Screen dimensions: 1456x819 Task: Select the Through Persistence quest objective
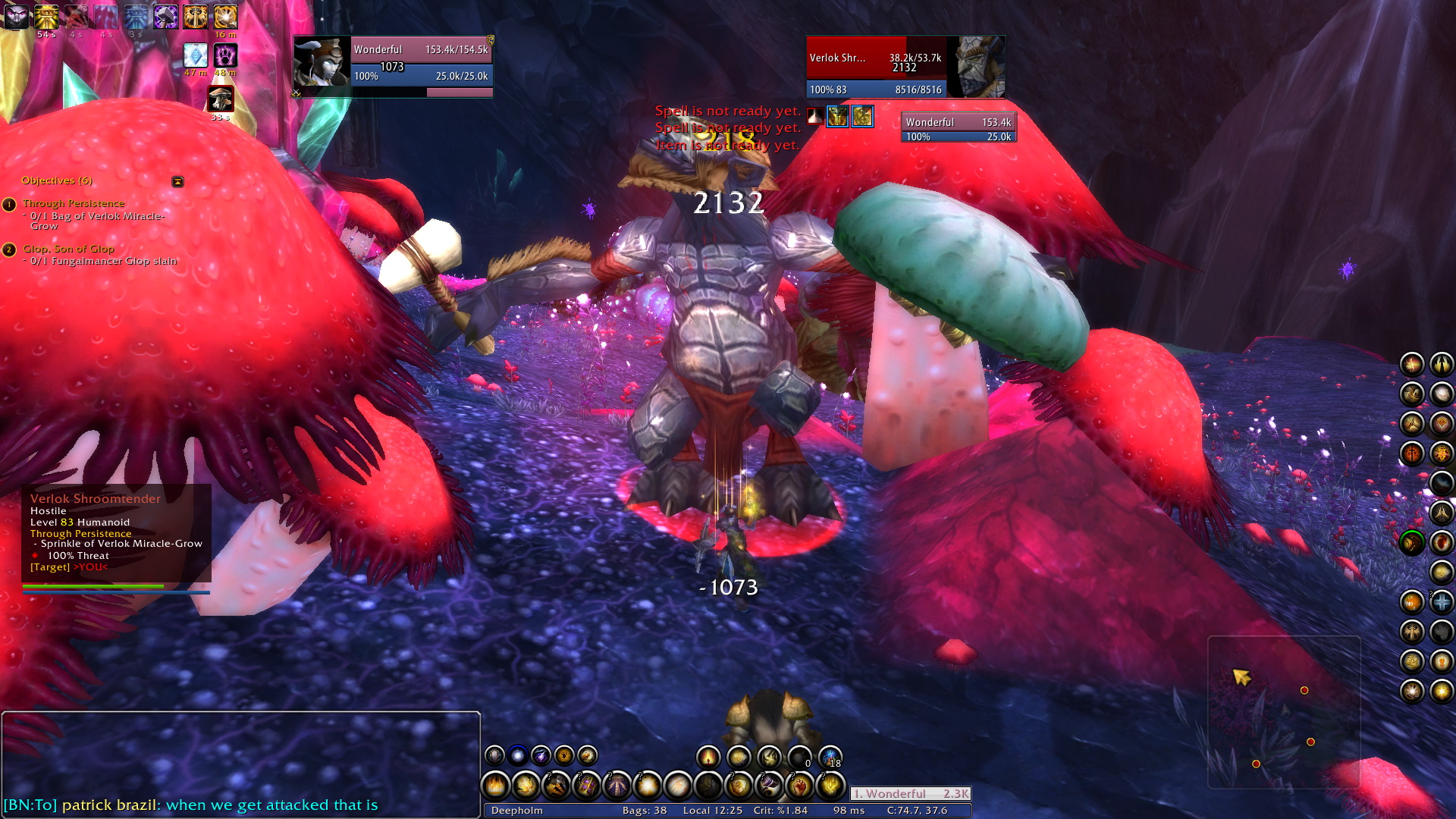74,203
